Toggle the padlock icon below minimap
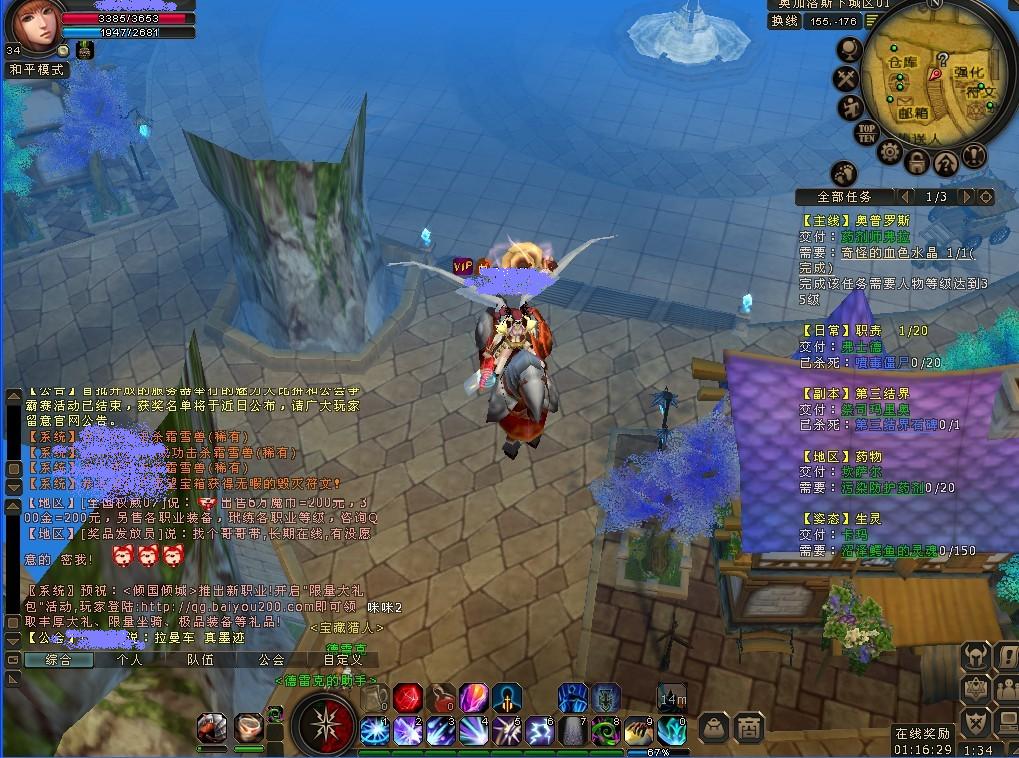 (918, 159)
